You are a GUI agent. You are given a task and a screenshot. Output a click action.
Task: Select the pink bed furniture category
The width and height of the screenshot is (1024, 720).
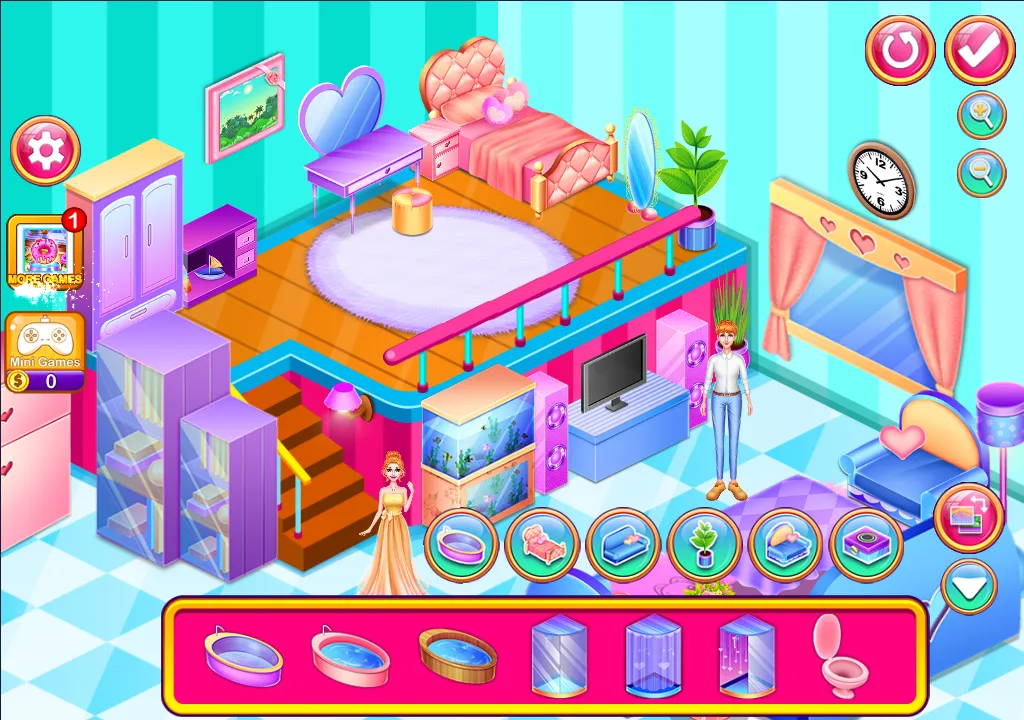click(x=543, y=545)
